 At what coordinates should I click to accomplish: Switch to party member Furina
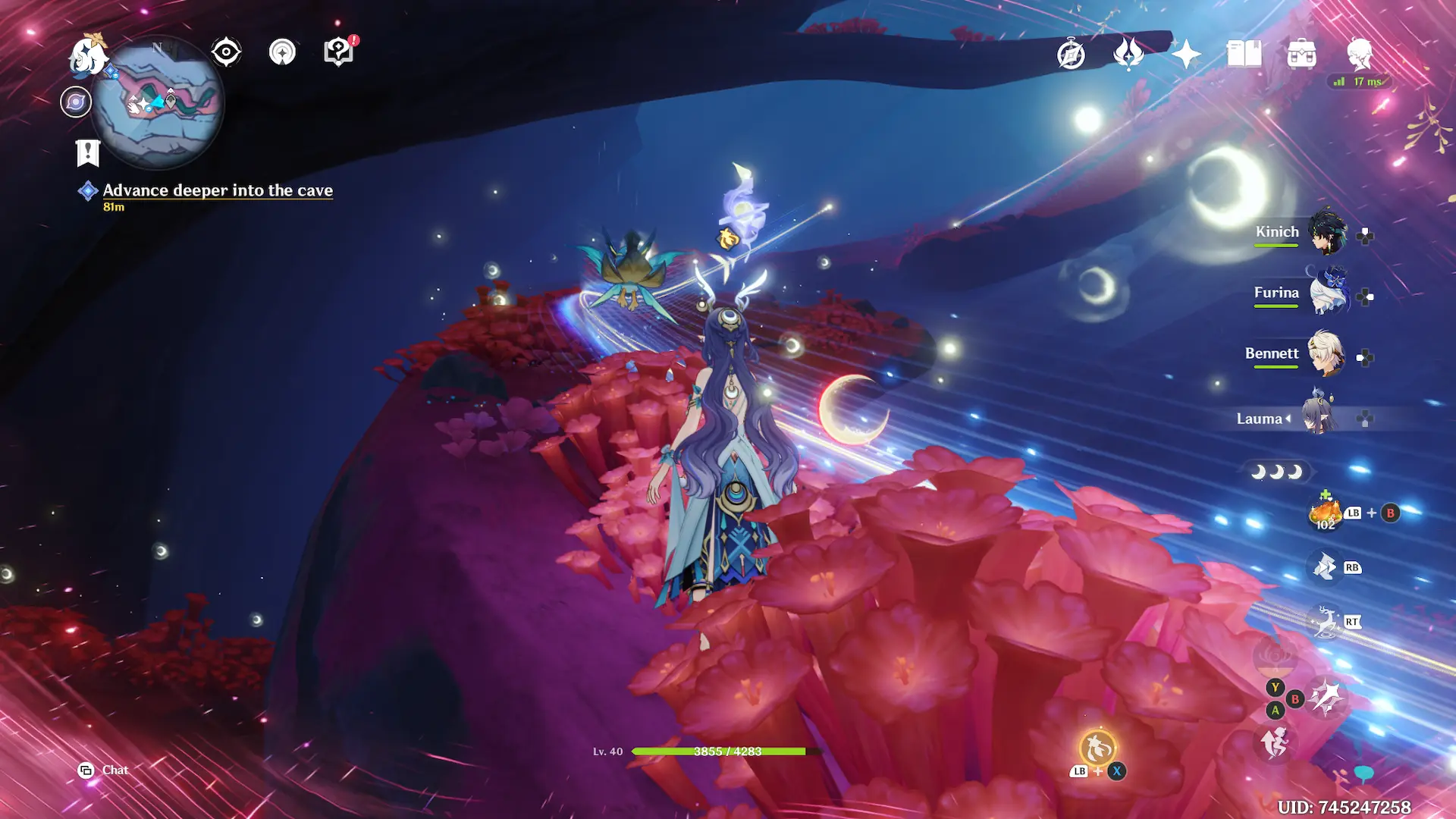point(1327,293)
